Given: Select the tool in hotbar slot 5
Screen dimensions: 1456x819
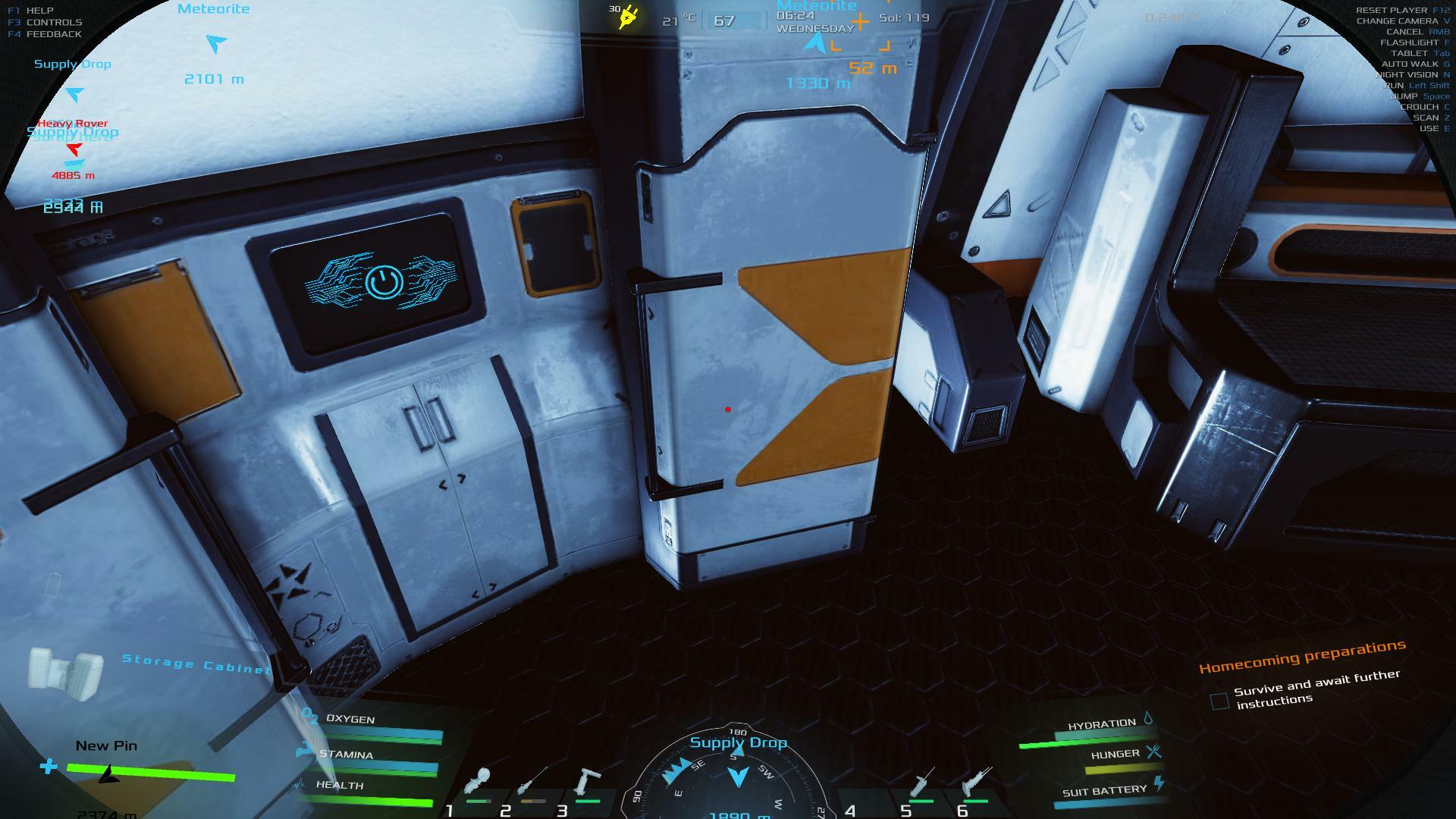Looking at the screenshot, I should (923, 783).
